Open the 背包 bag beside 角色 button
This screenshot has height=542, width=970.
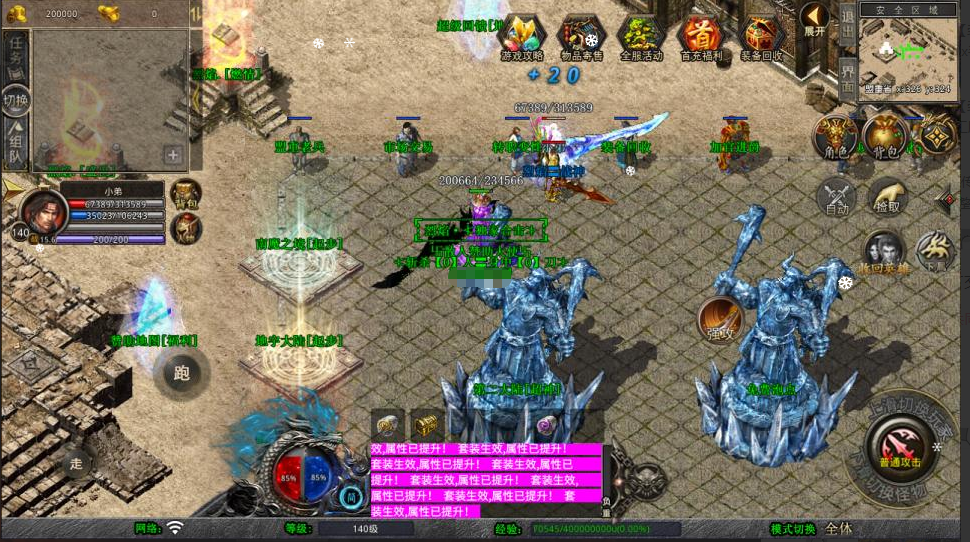[884, 137]
